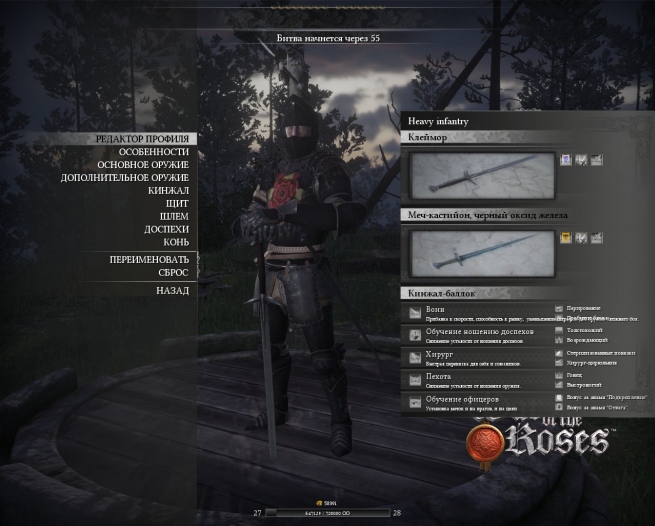
Task: Select the Клеймор sword image slot
Action: 481,175
